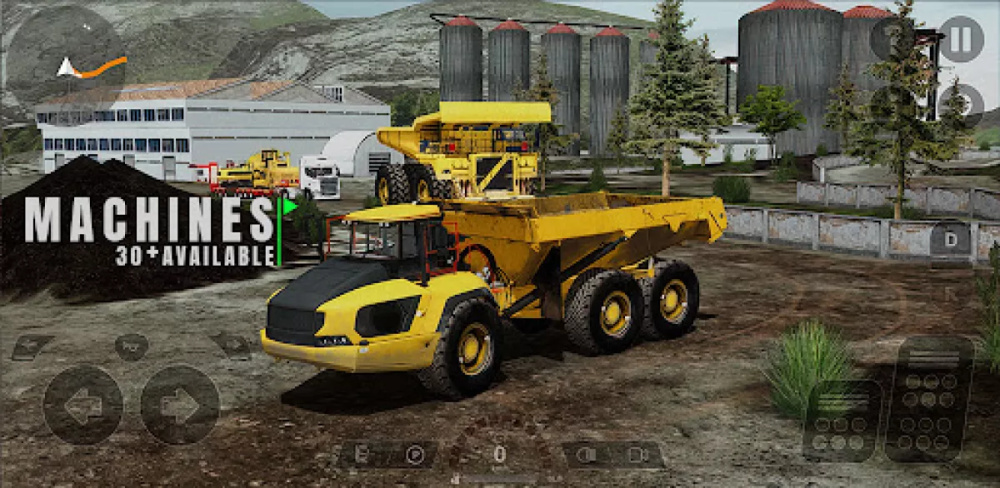The image size is (1000, 488).
Task: Tap the steer left arrow button
Action: (83, 405)
